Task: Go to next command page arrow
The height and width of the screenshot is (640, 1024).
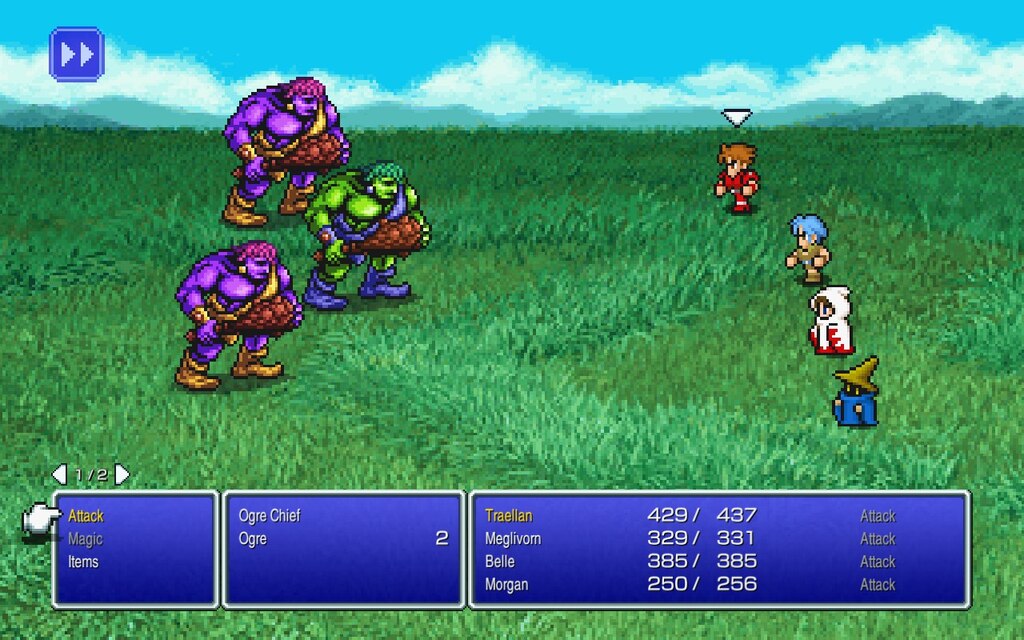Action: pyautogui.click(x=123, y=474)
